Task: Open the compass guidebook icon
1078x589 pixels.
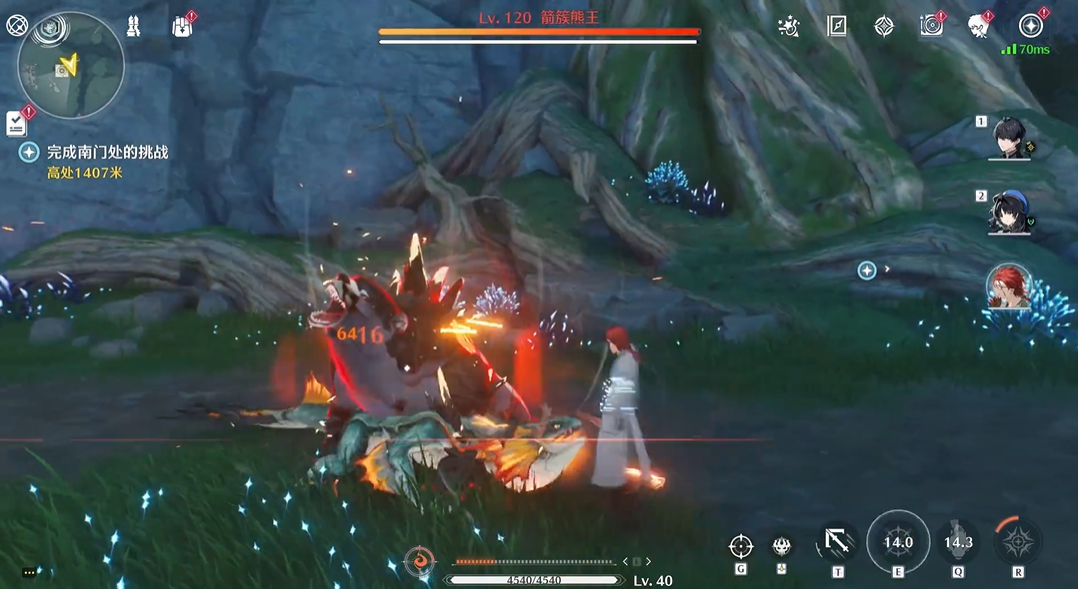Action: (836, 26)
